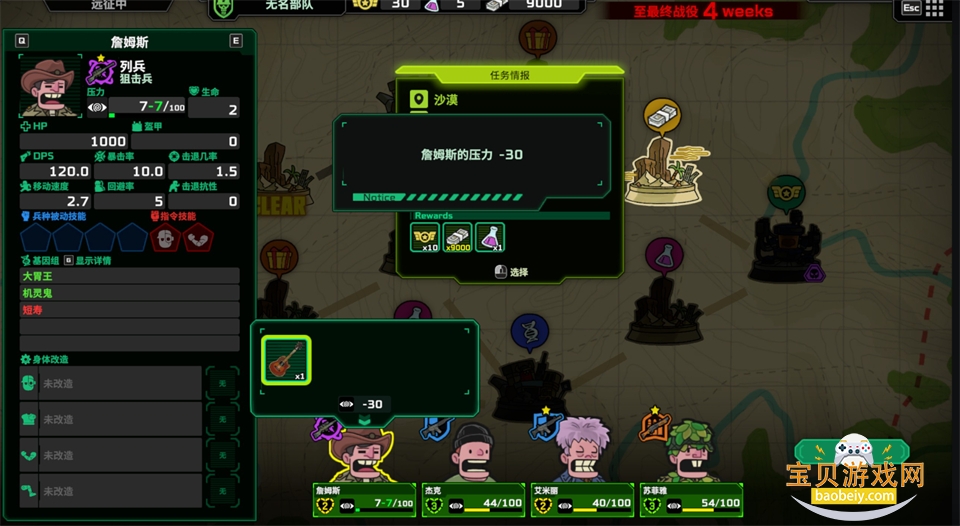The image size is (960, 526).
Task: Choose the winged badge mission map marker
Action: tap(786, 192)
